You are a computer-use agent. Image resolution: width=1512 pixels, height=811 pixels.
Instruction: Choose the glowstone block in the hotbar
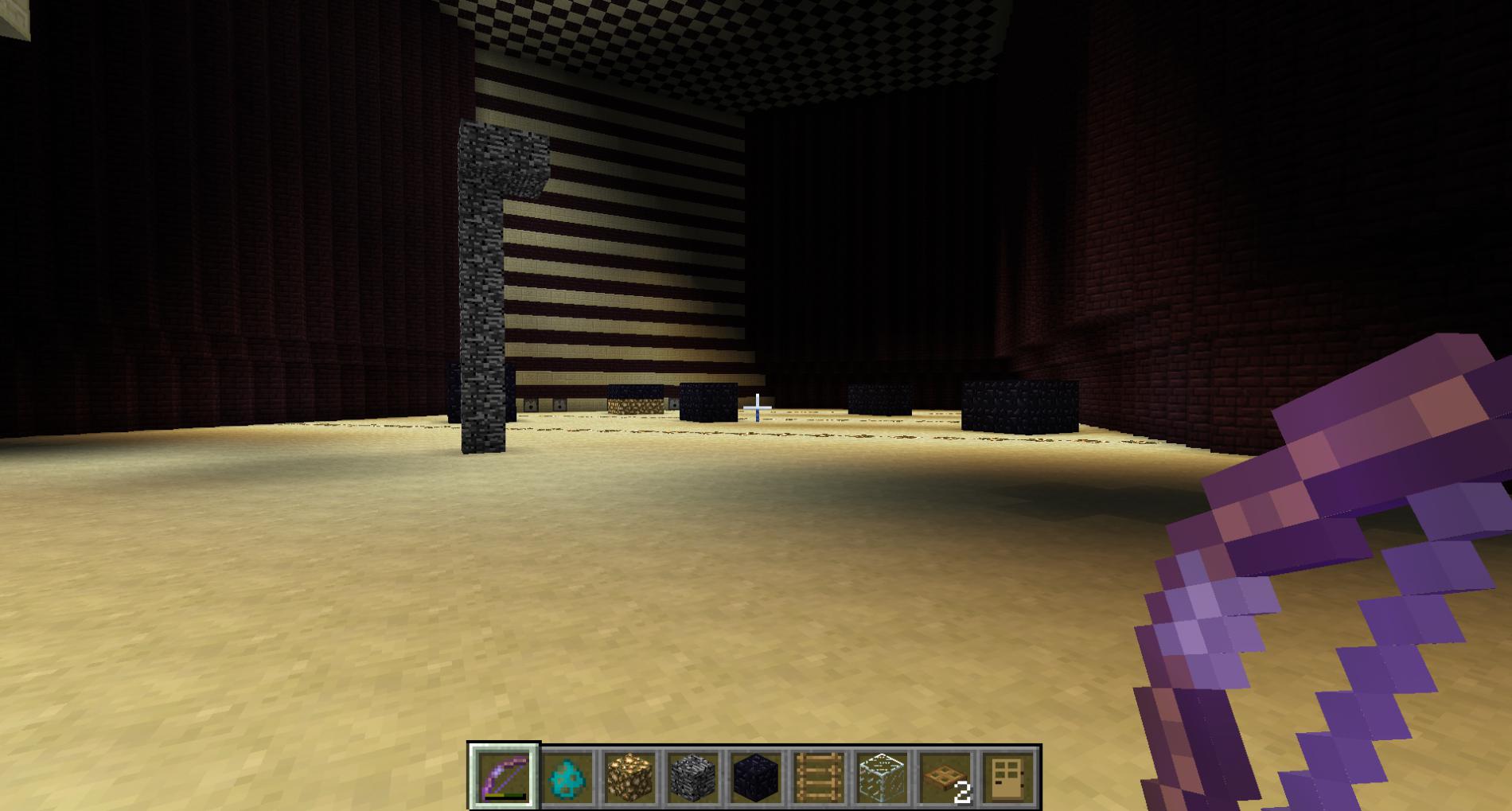[631, 777]
